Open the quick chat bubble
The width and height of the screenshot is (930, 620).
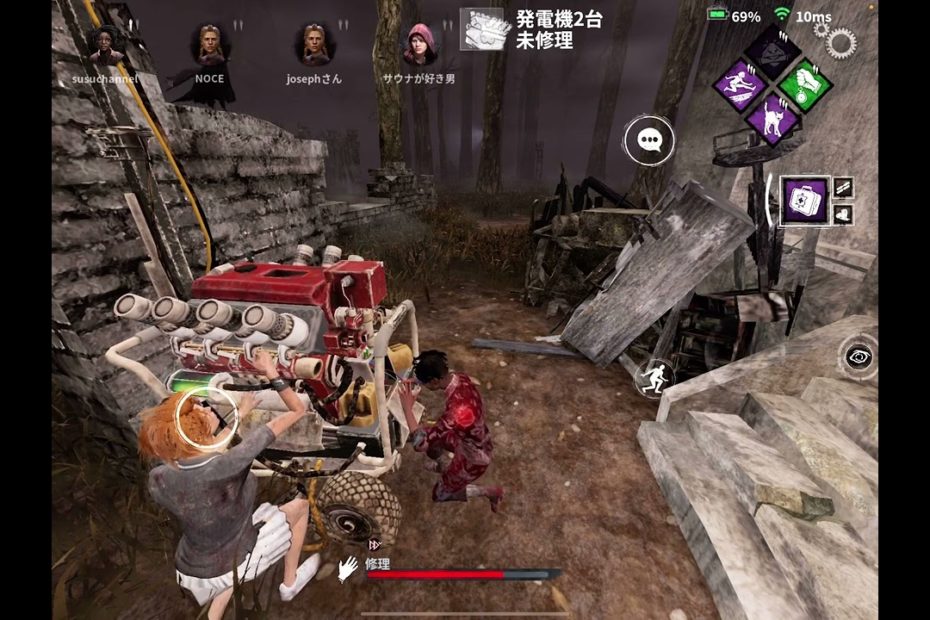[x=649, y=142]
